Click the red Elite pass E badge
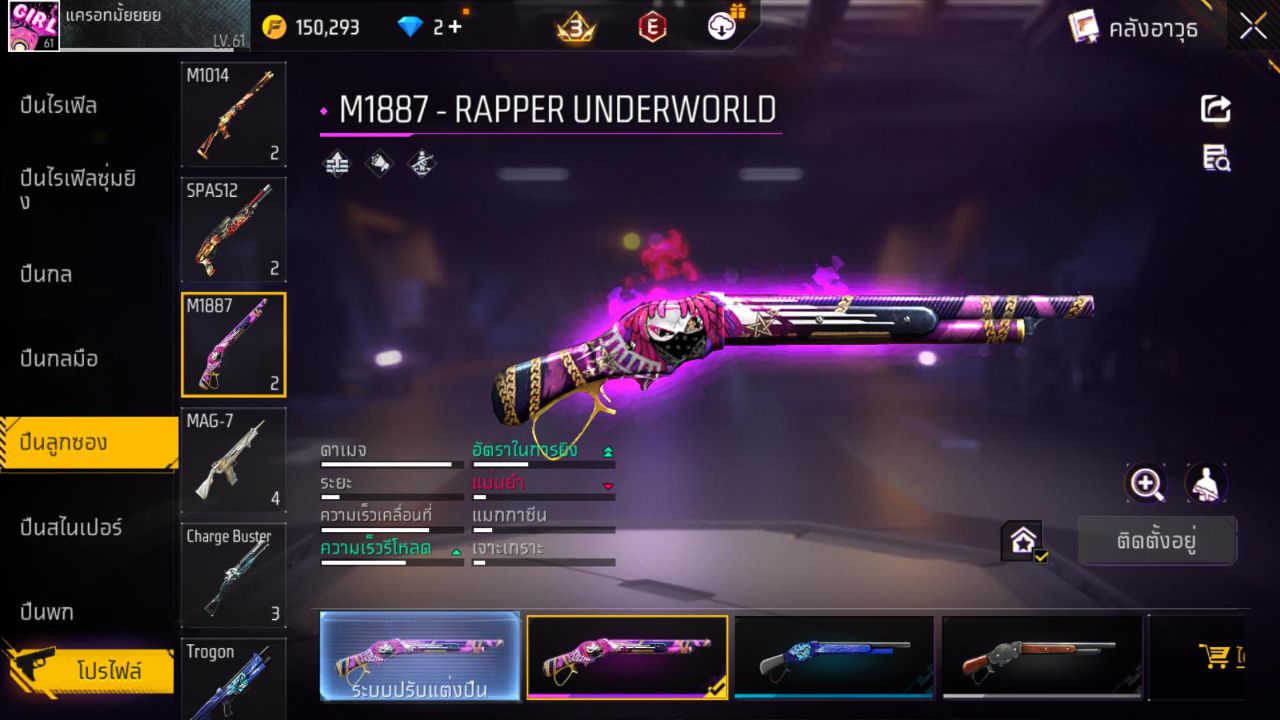 pyautogui.click(x=652, y=27)
